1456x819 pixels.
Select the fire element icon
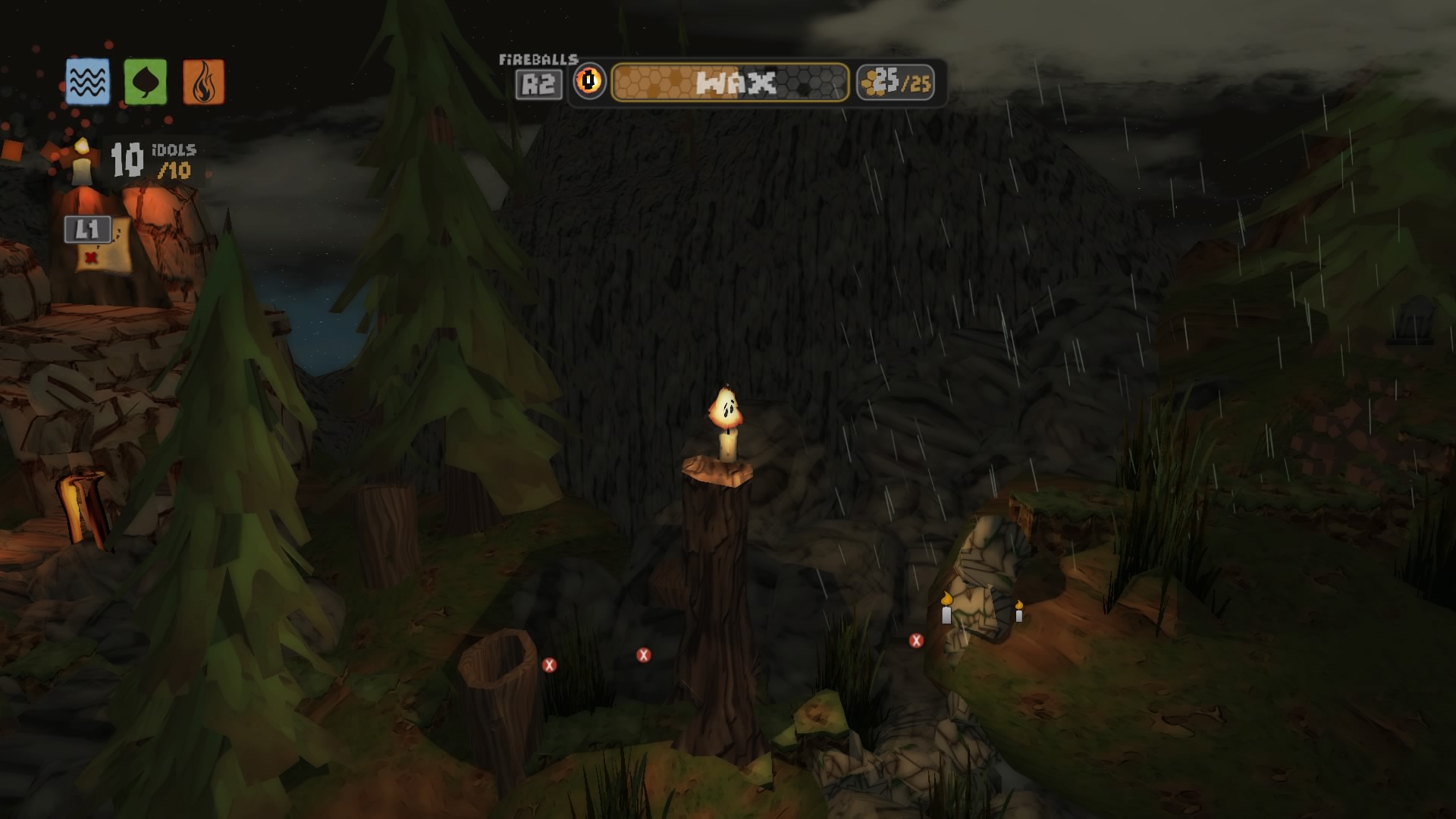coord(202,80)
